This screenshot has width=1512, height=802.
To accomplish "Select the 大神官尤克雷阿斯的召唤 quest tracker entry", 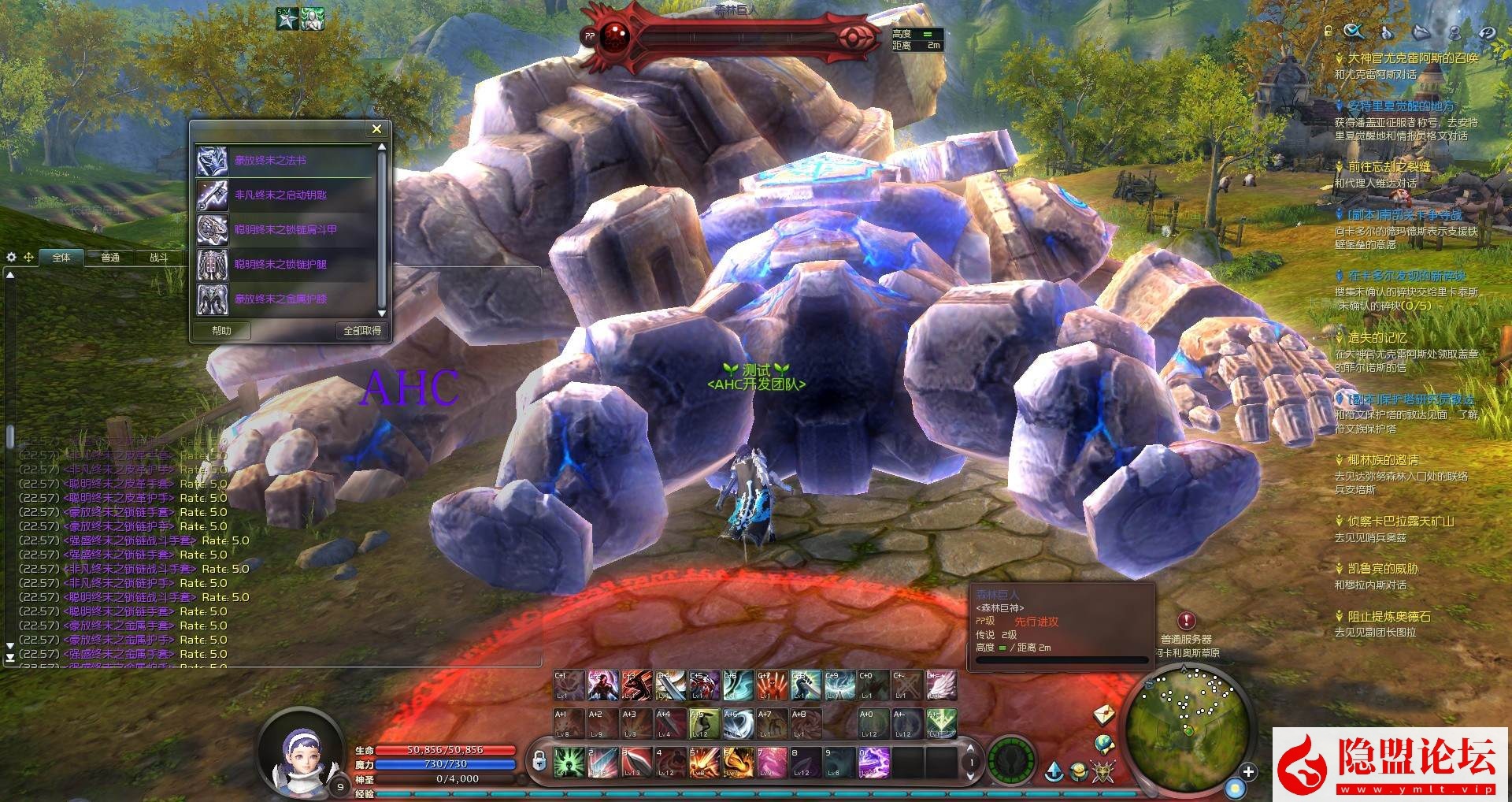I will pyautogui.click(x=1413, y=58).
